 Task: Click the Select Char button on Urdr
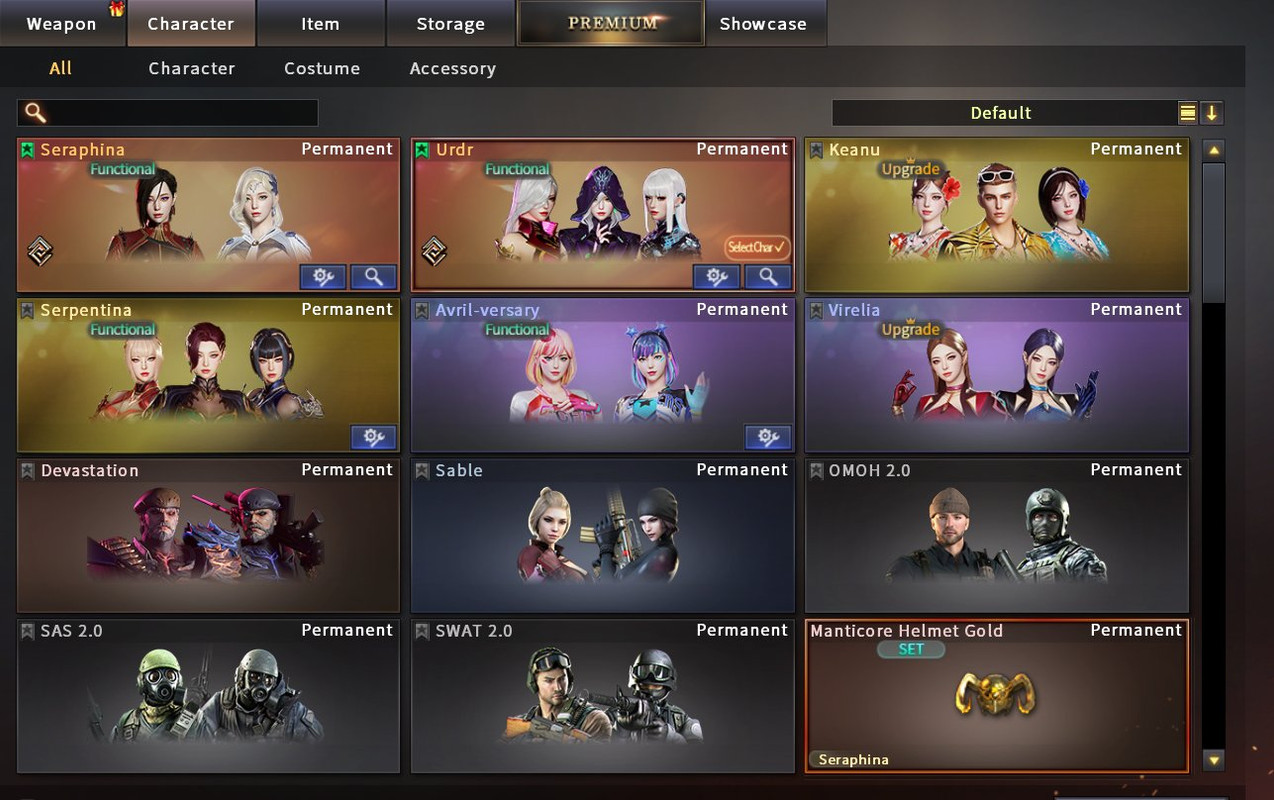coord(757,247)
